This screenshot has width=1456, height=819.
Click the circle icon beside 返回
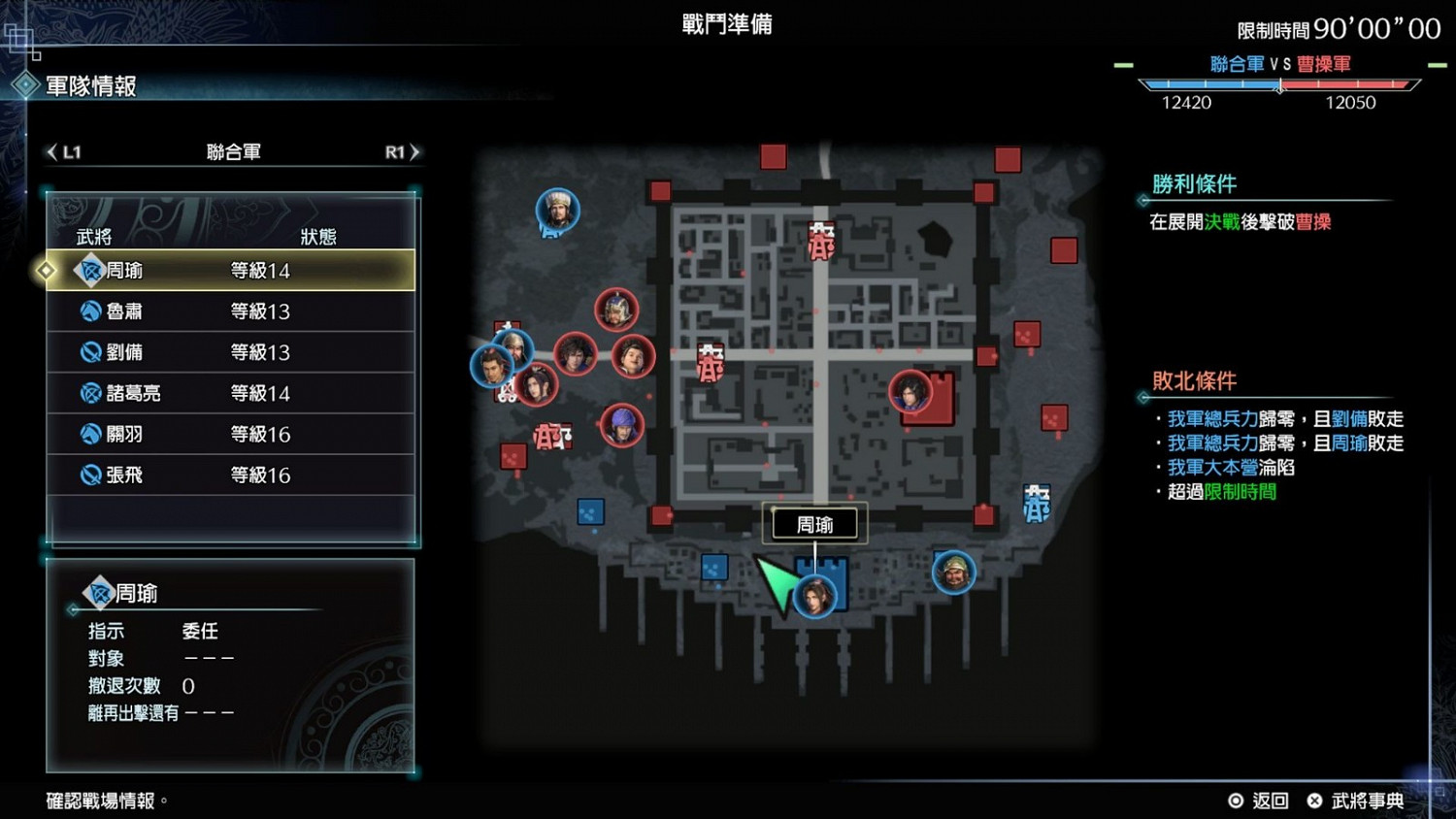pyautogui.click(x=1237, y=801)
